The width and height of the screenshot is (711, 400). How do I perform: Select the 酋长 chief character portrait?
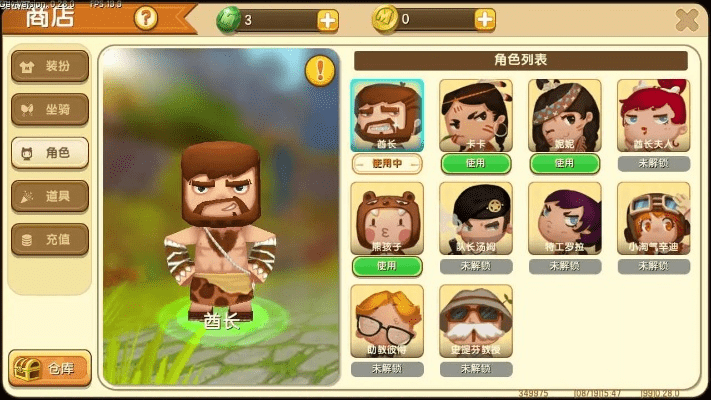[387, 115]
